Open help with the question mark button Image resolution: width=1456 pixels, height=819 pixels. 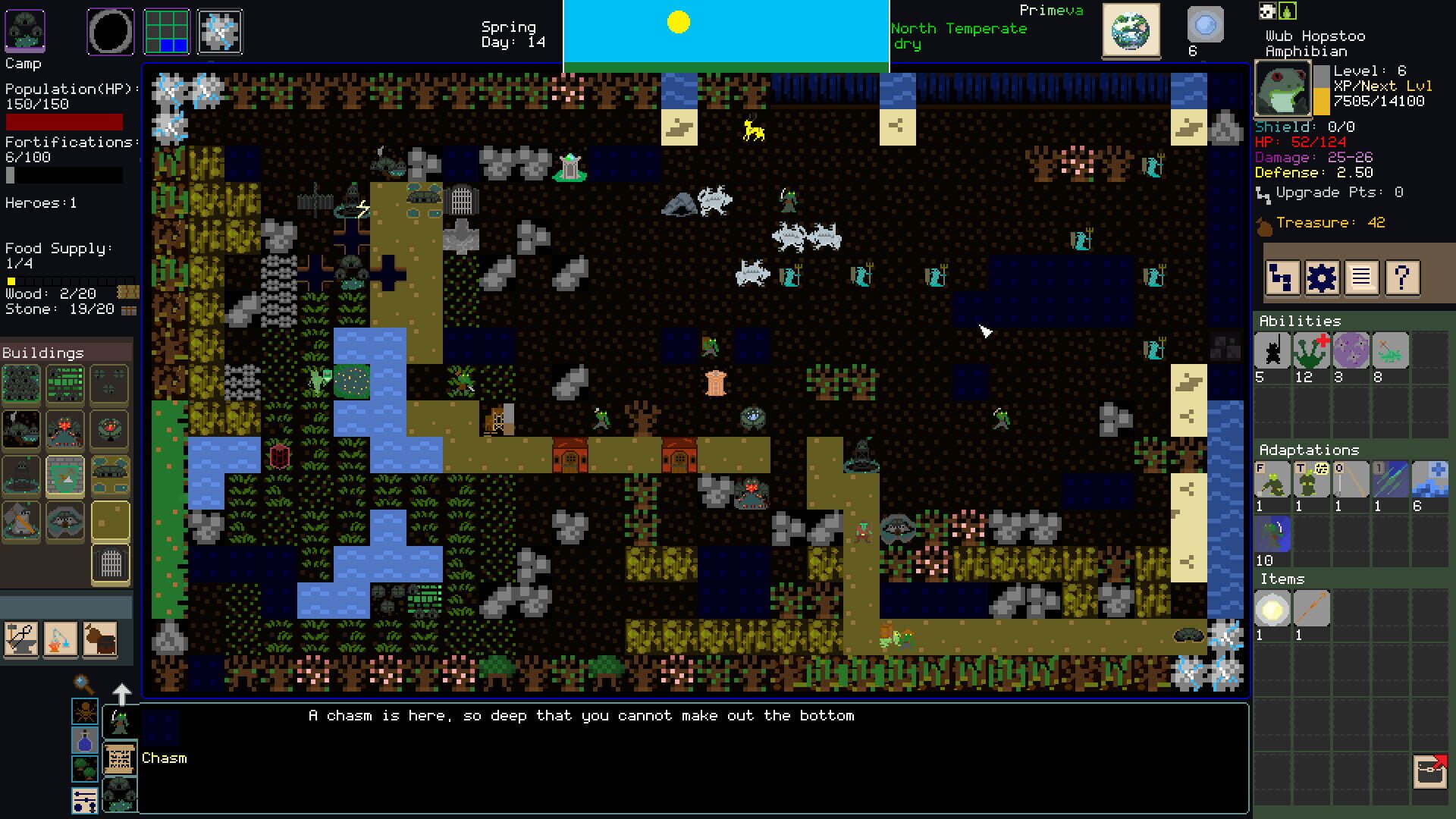pyautogui.click(x=1403, y=278)
